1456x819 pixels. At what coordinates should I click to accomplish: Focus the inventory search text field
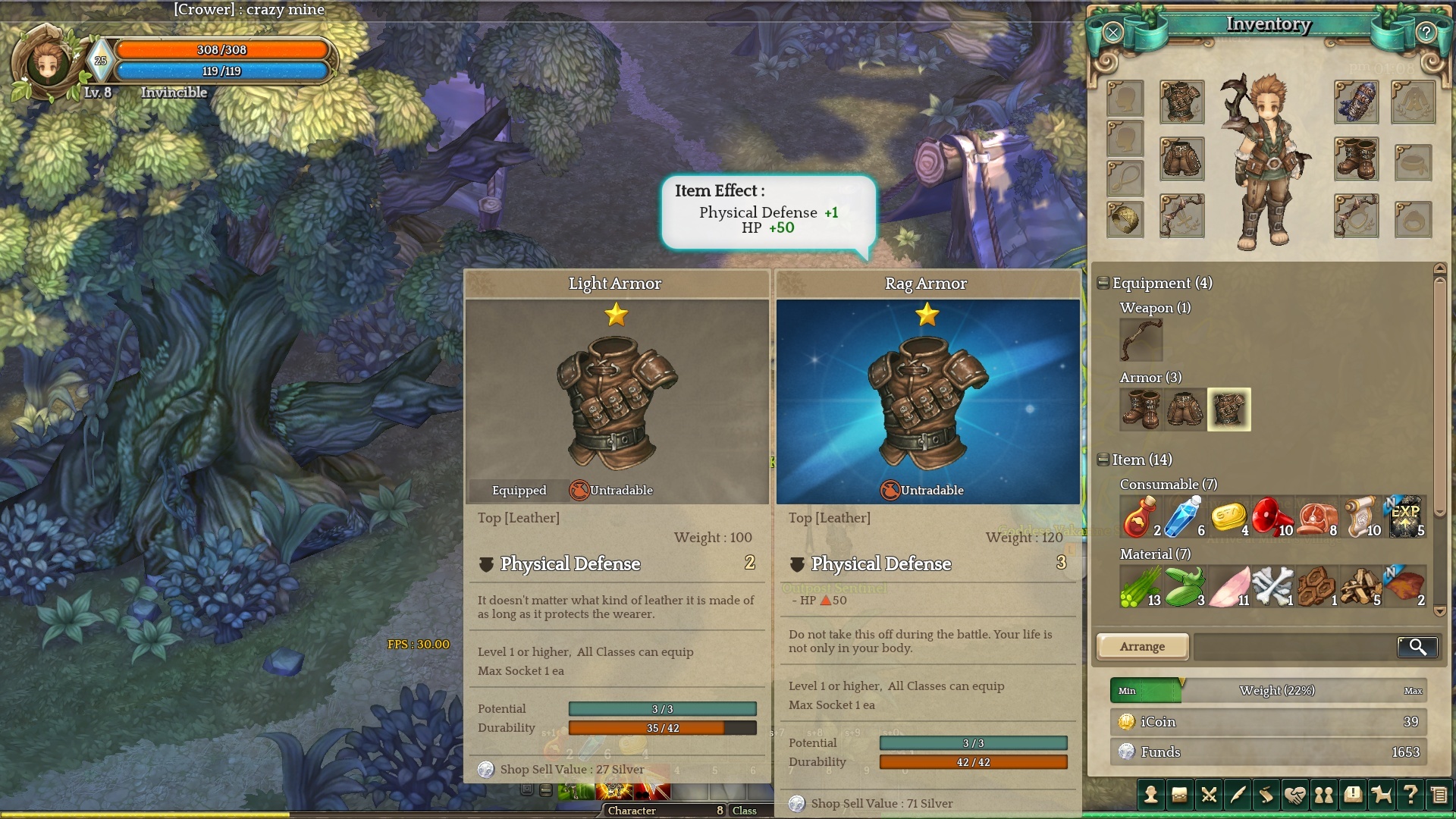(x=1294, y=646)
